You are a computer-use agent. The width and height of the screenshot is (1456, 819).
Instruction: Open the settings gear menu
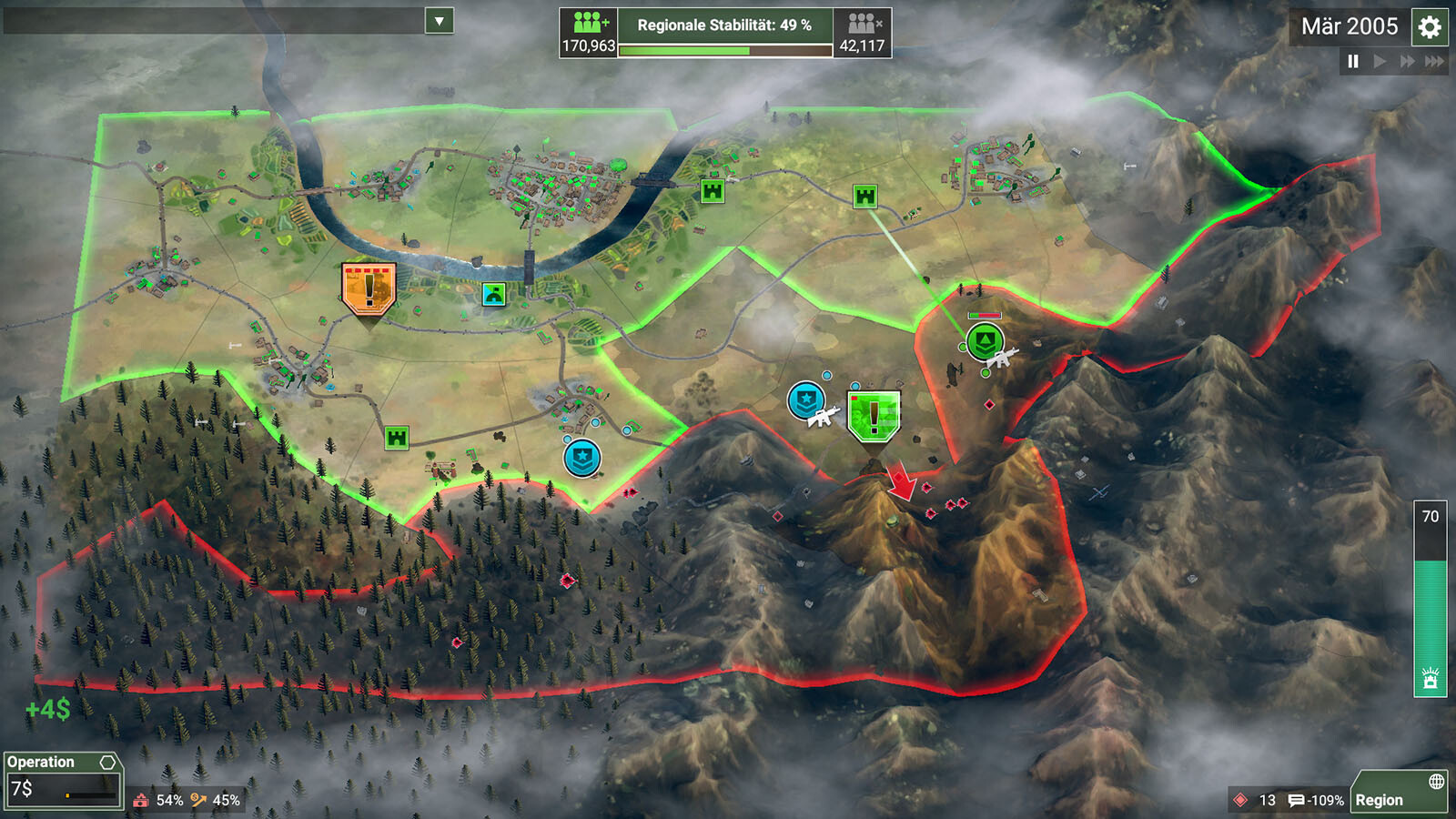click(x=1430, y=27)
